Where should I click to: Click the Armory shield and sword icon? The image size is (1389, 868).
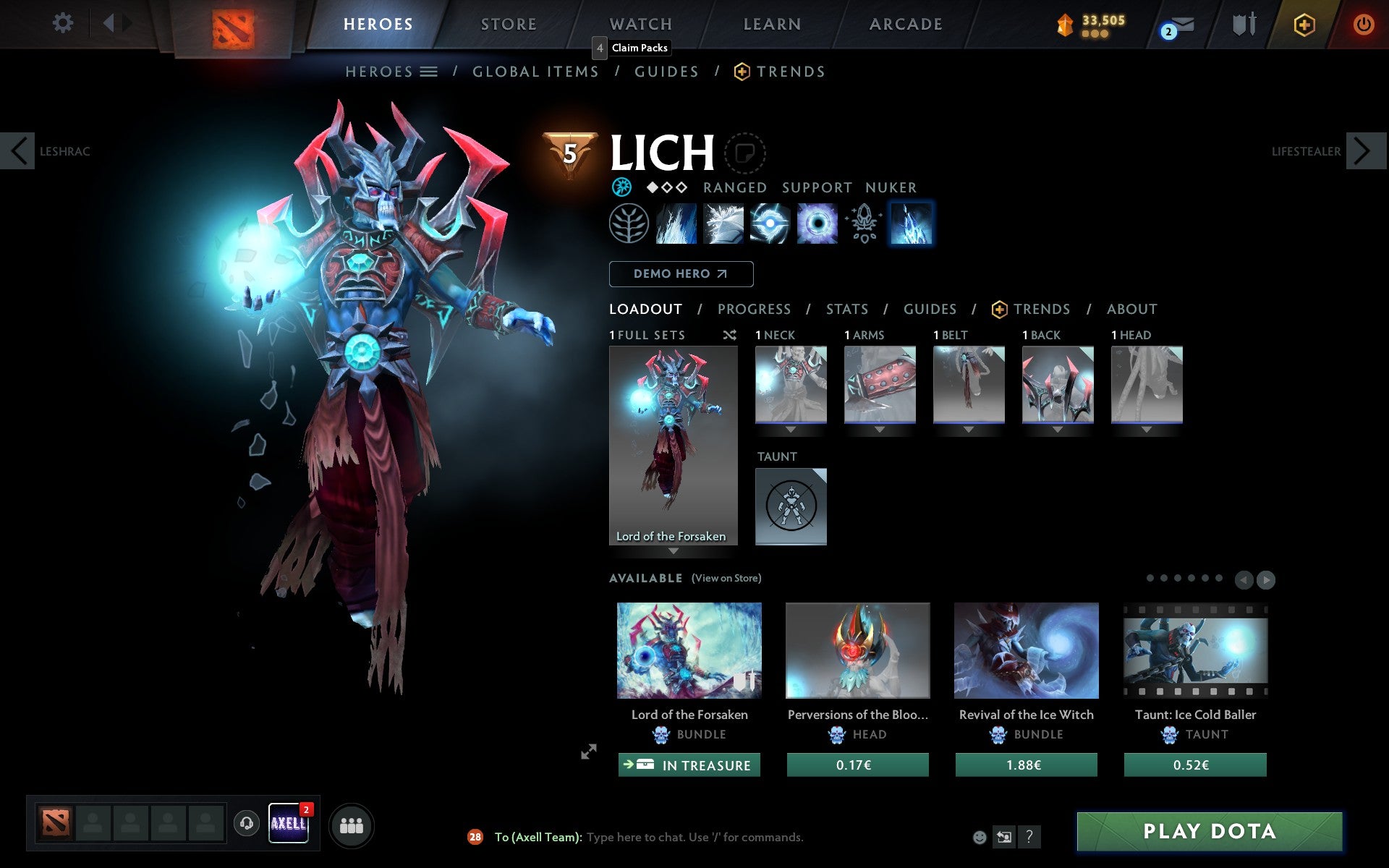click(x=1244, y=24)
